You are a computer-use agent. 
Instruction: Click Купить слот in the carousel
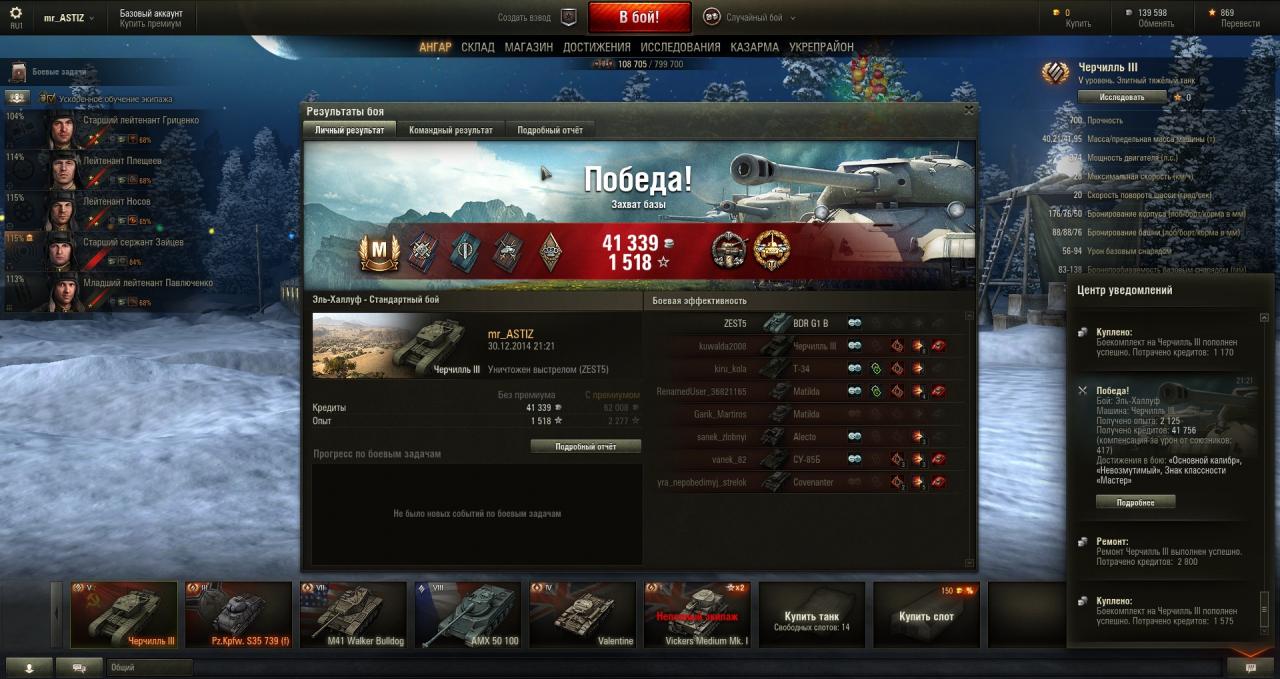926,615
